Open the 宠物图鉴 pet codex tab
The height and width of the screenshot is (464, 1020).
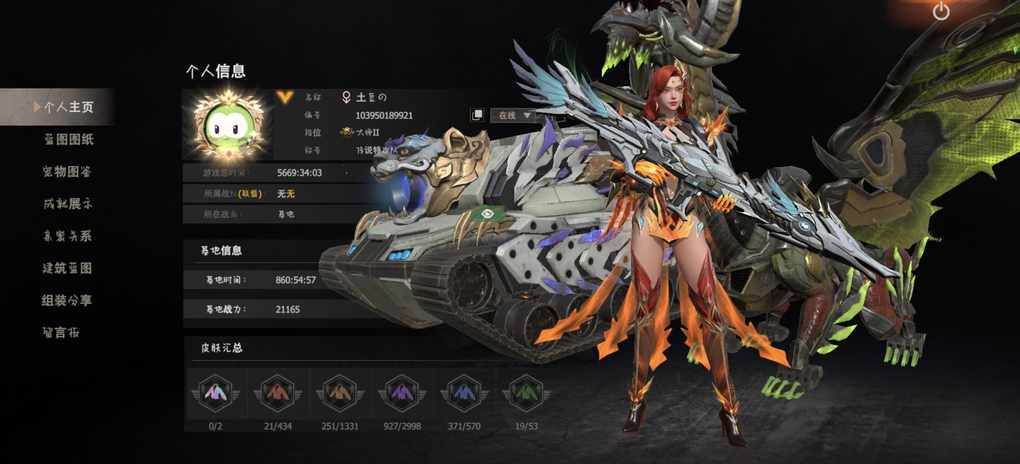[68, 172]
